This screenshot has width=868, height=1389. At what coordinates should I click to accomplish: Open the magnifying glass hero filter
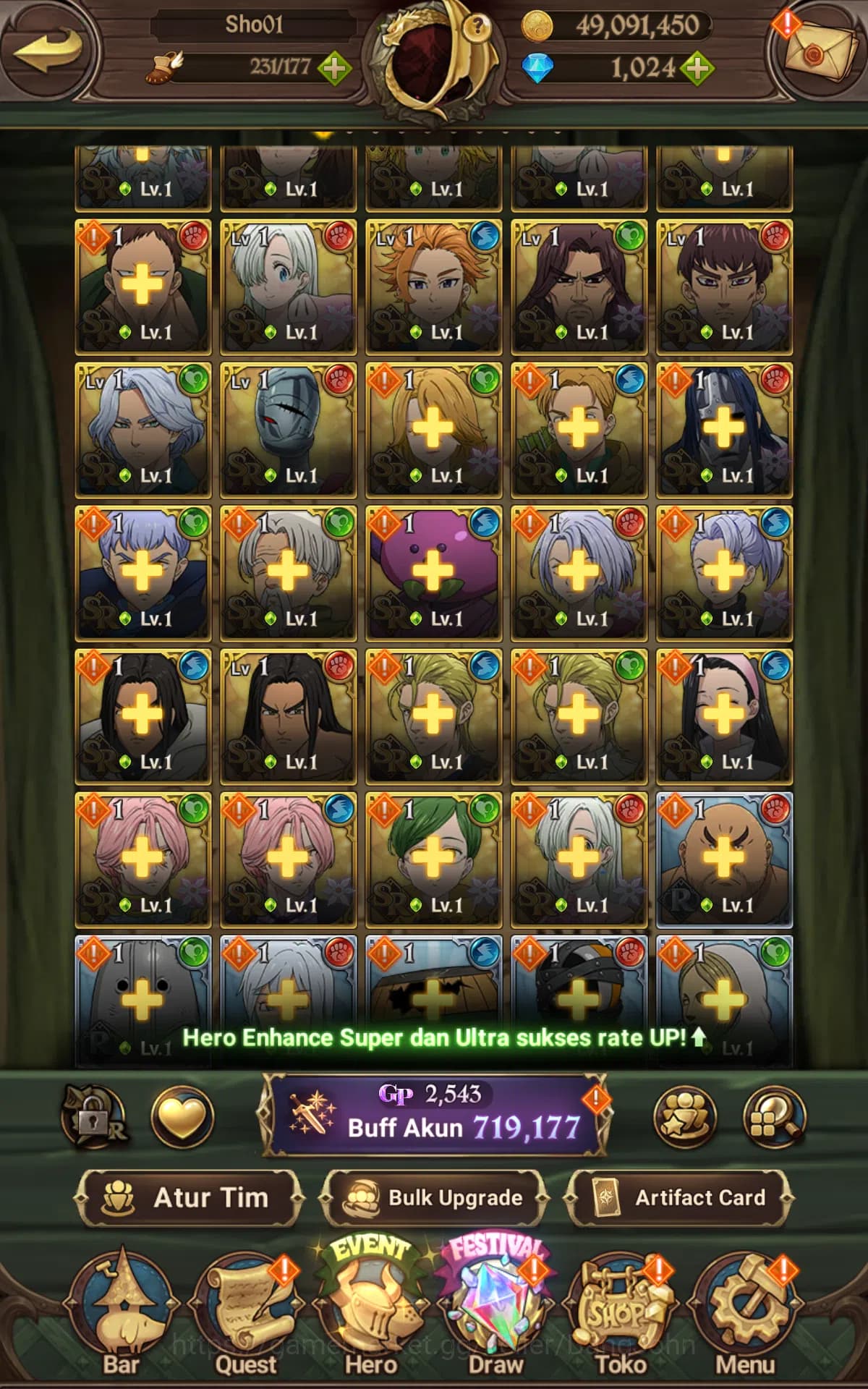(x=774, y=1117)
